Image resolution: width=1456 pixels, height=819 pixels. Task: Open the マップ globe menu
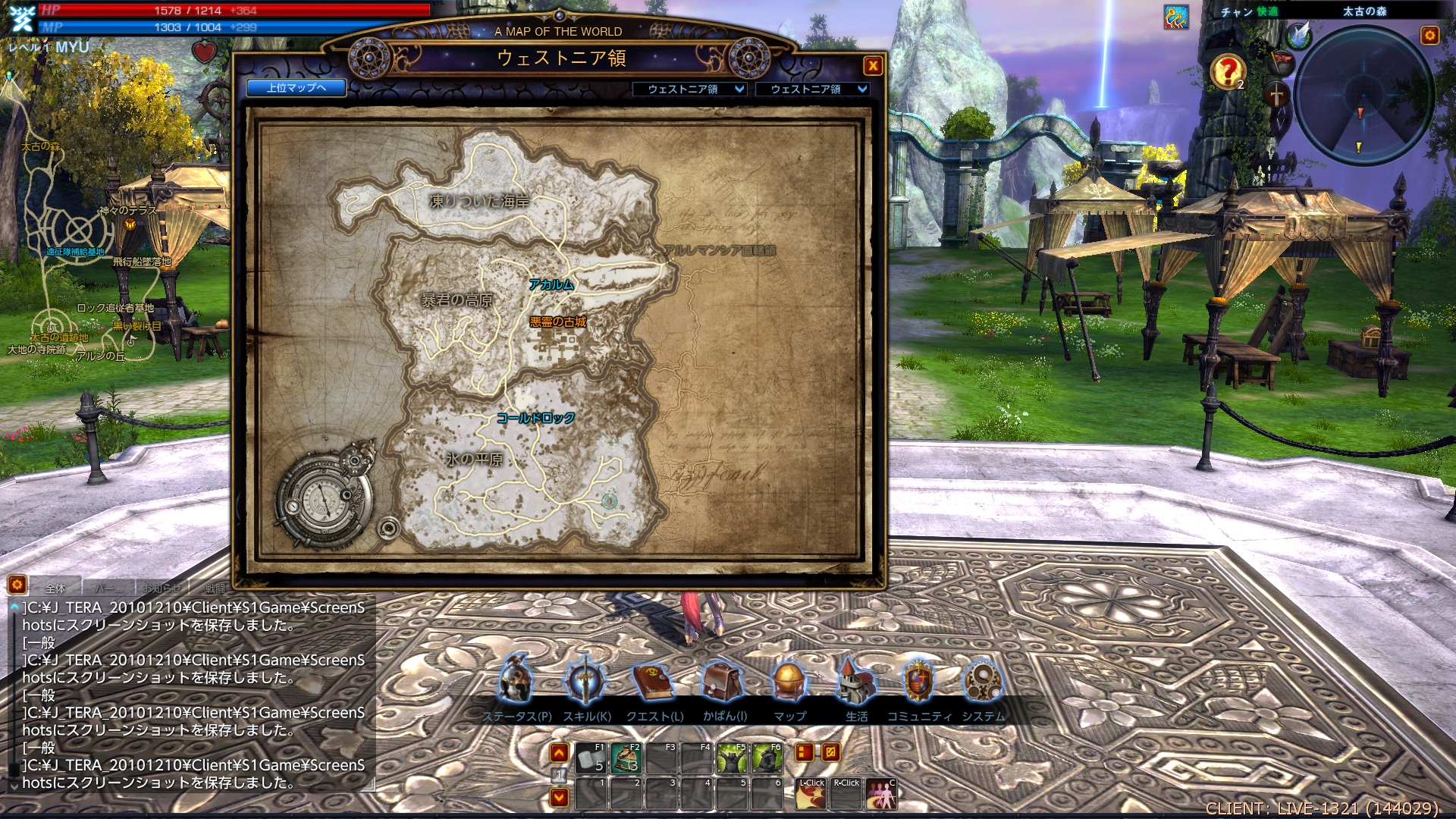pyautogui.click(x=789, y=681)
